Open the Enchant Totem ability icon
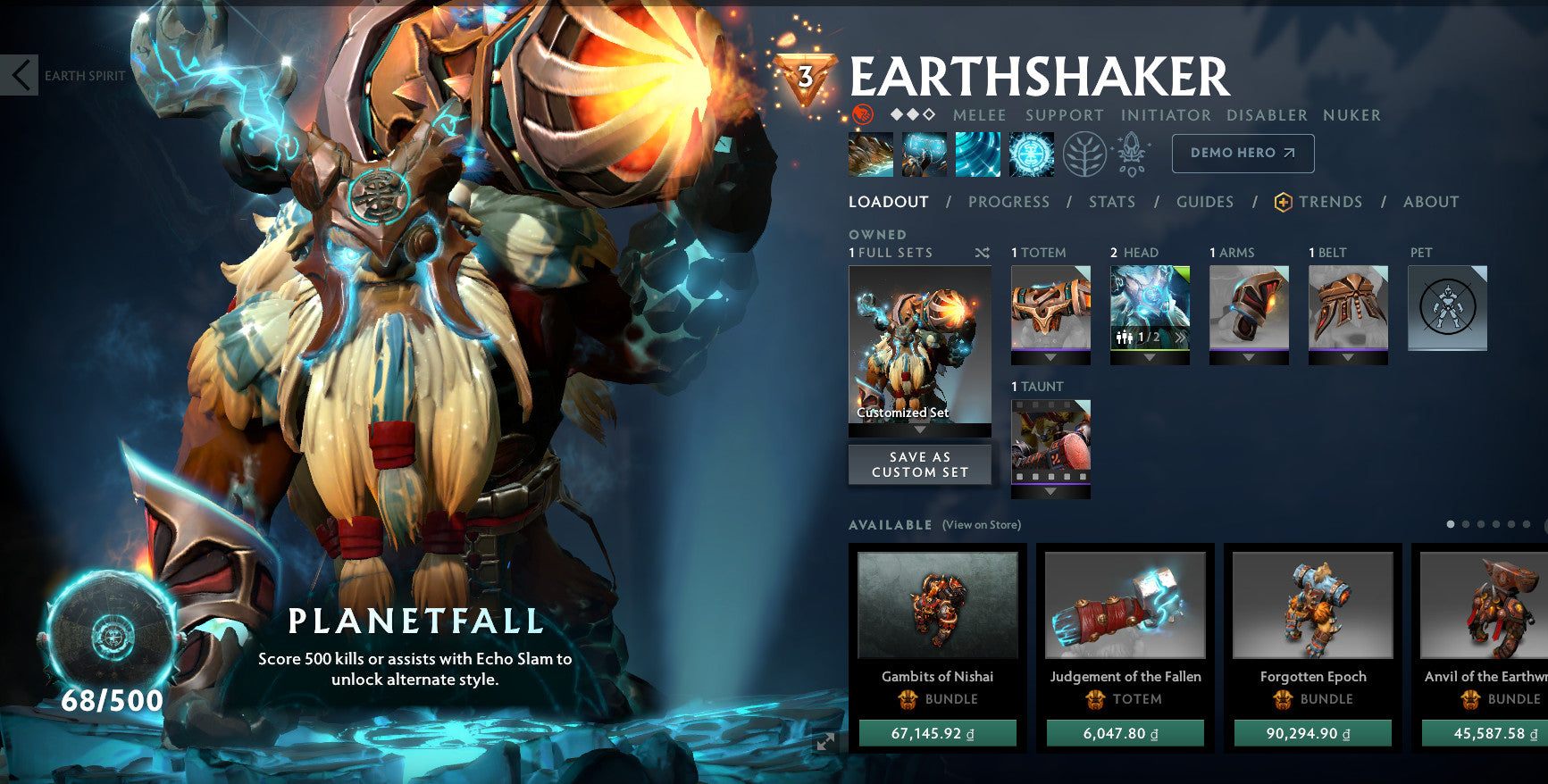The image size is (1548, 784). 924,153
